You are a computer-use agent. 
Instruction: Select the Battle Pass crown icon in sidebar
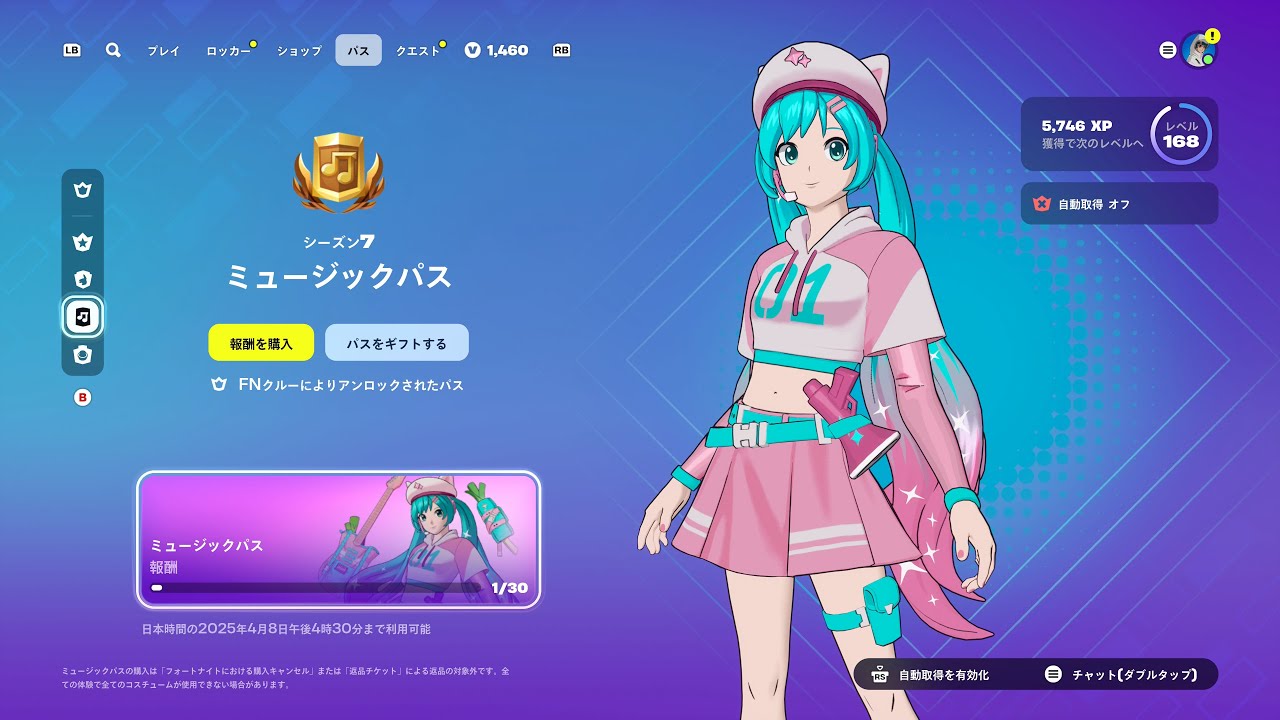tap(83, 190)
